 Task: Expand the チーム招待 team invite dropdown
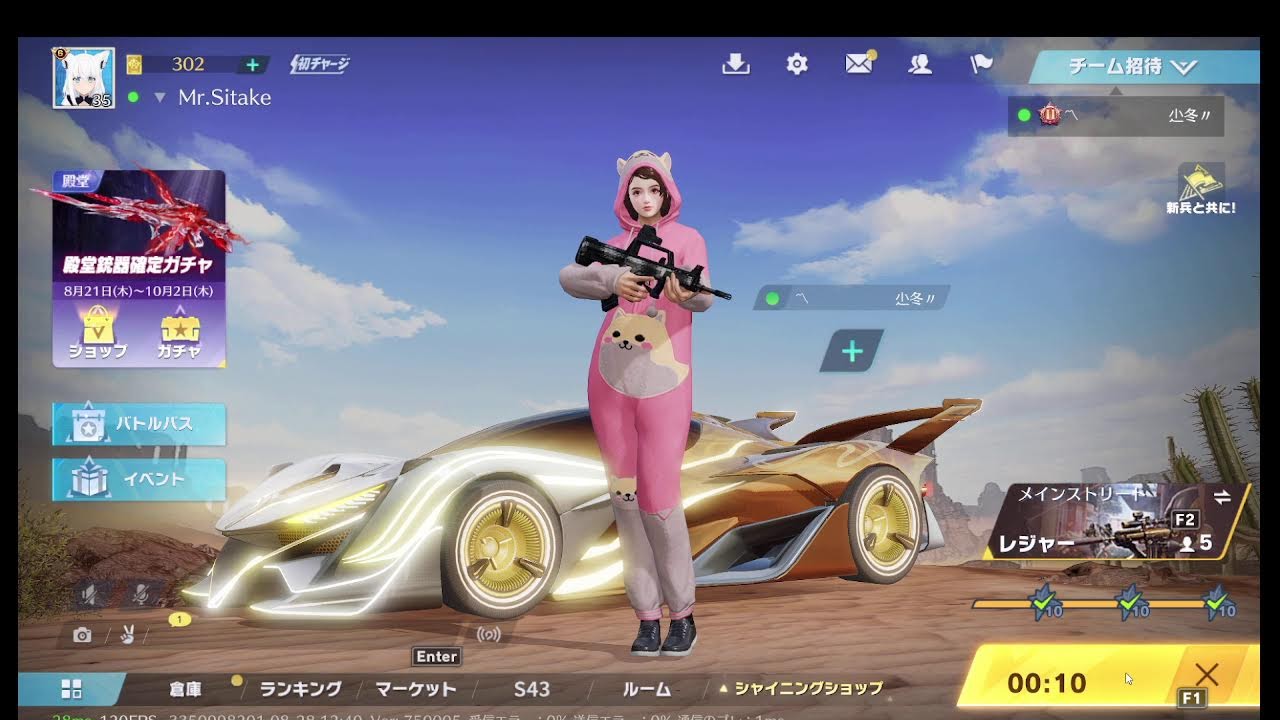(1143, 67)
